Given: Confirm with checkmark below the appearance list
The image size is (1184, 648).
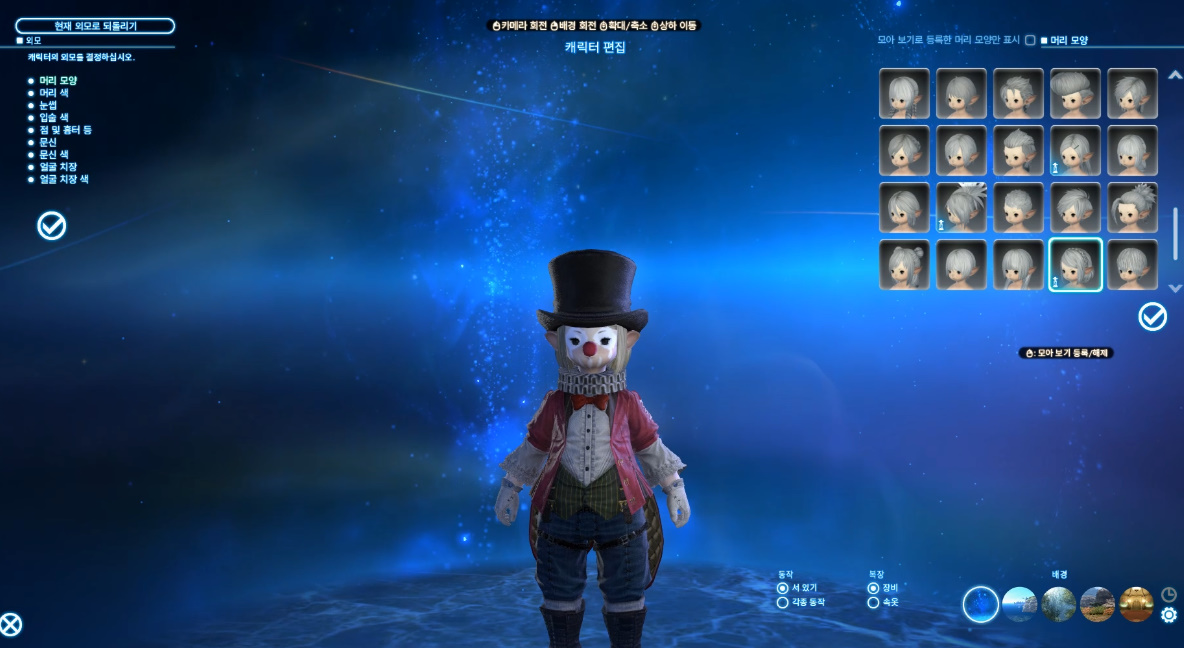Looking at the screenshot, I should 51,226.
